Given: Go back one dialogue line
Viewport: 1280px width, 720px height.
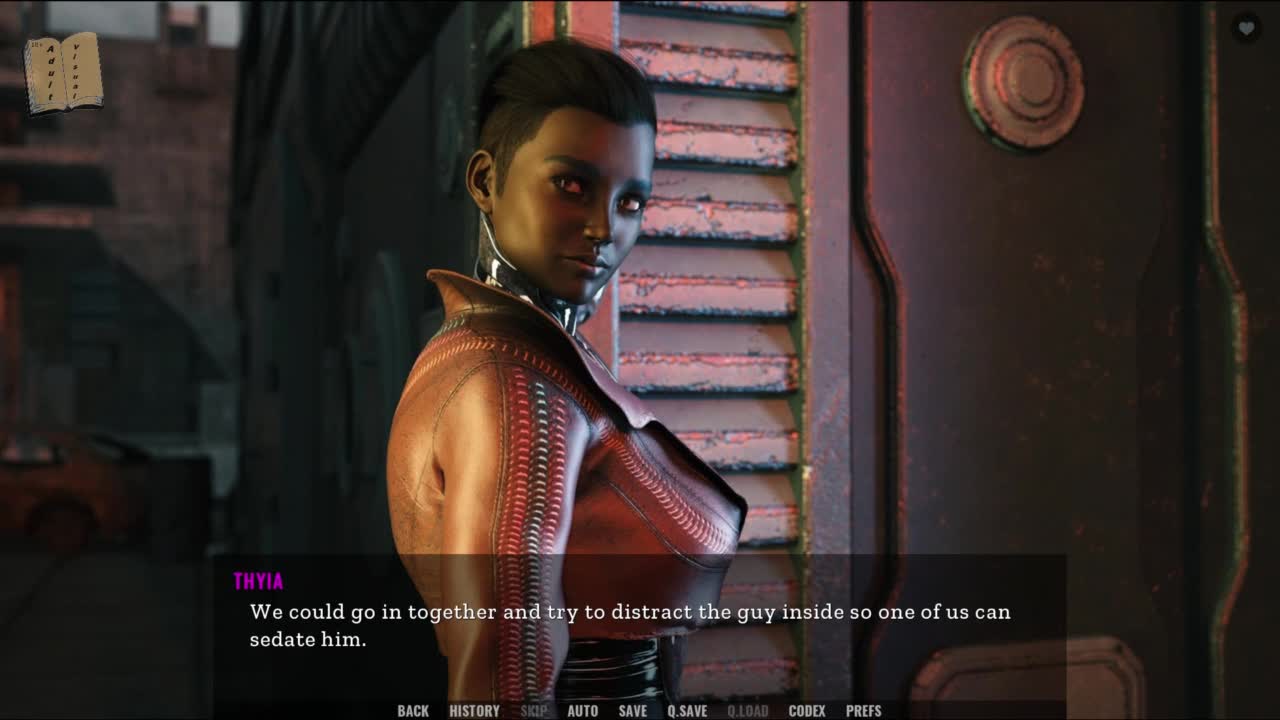Looking at the screenshot, I should (x=413, y=711).
